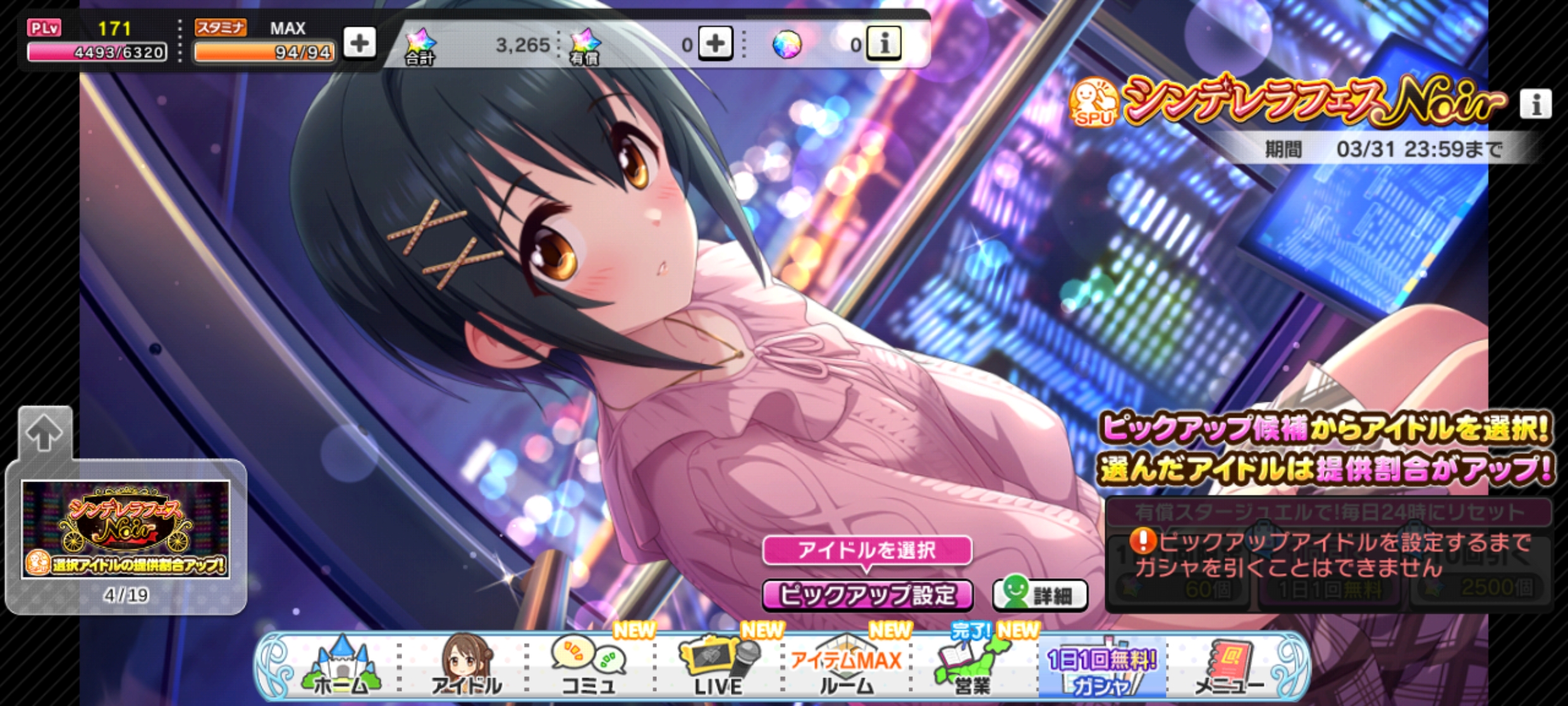Visit the ルーム room
The height and width of the screenshot is (706, 1568).
847,669
